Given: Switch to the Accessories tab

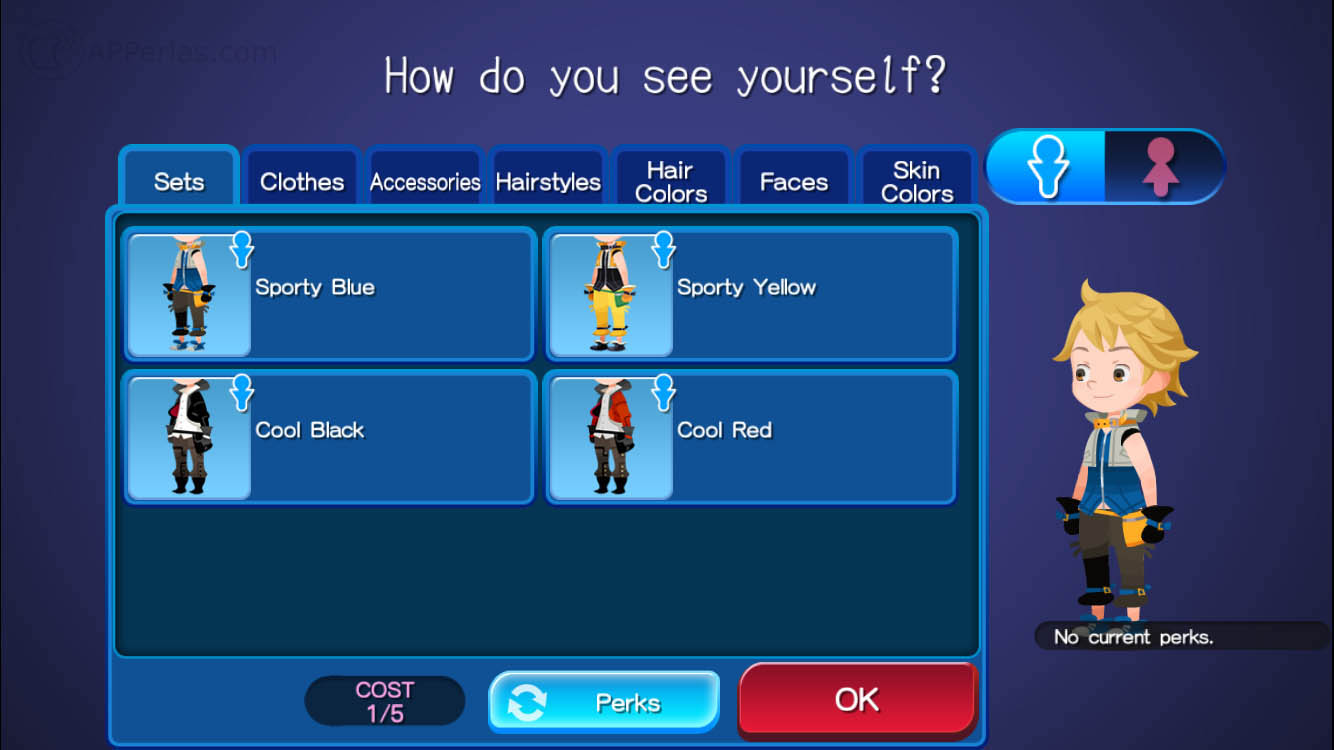Looking at the screenshot, I should [x=425, y=182].
